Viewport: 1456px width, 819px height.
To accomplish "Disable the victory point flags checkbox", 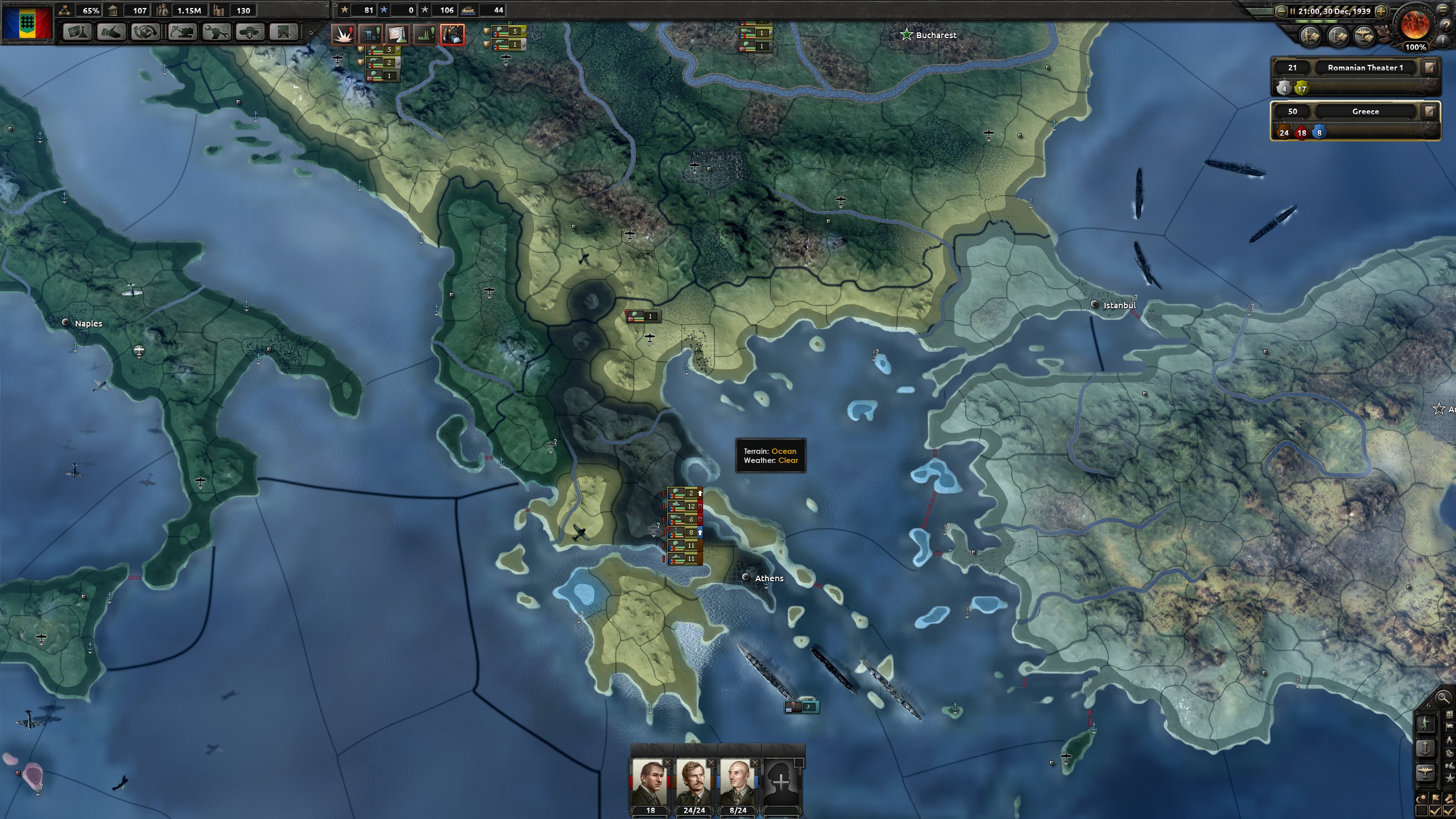I will tap(1436, 810).
